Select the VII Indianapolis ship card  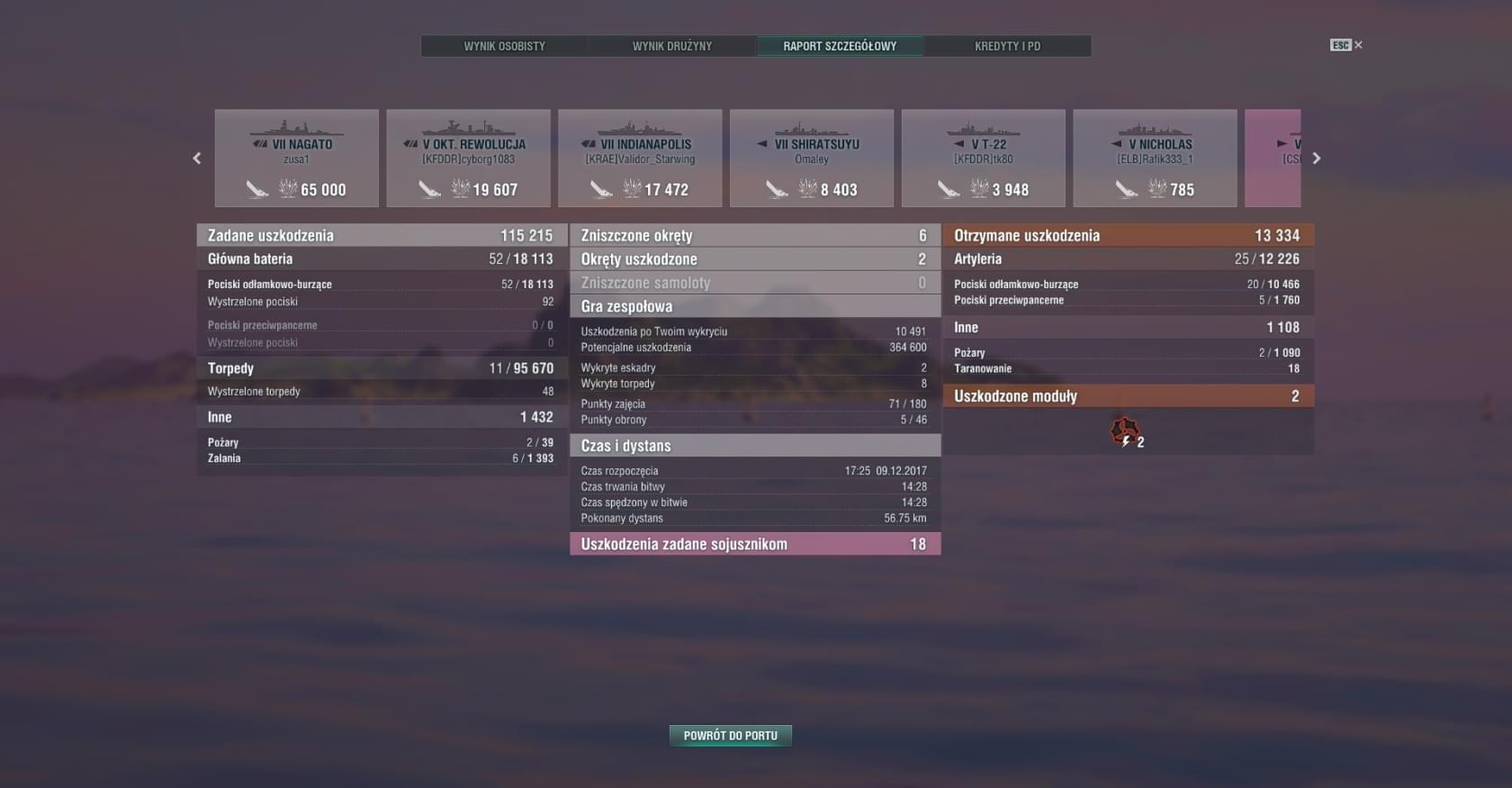(640, 159)
